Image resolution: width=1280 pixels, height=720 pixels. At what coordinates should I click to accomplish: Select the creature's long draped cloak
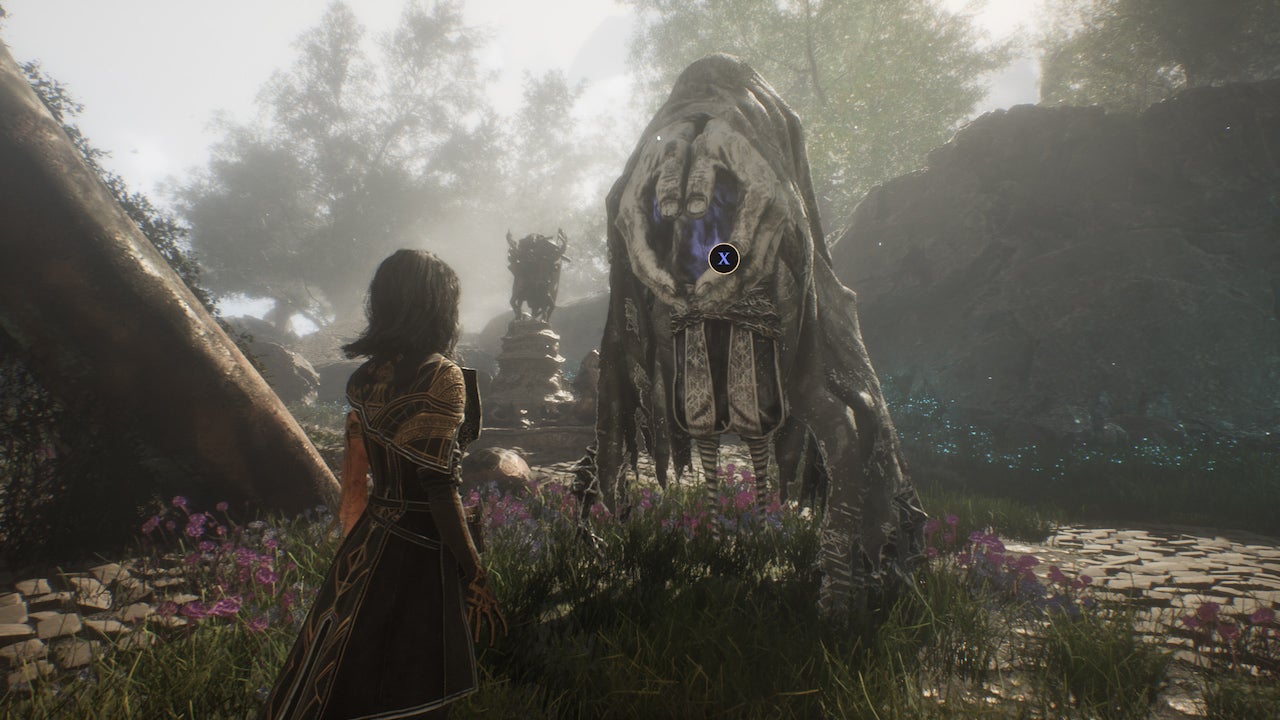[x=820, y=350]
